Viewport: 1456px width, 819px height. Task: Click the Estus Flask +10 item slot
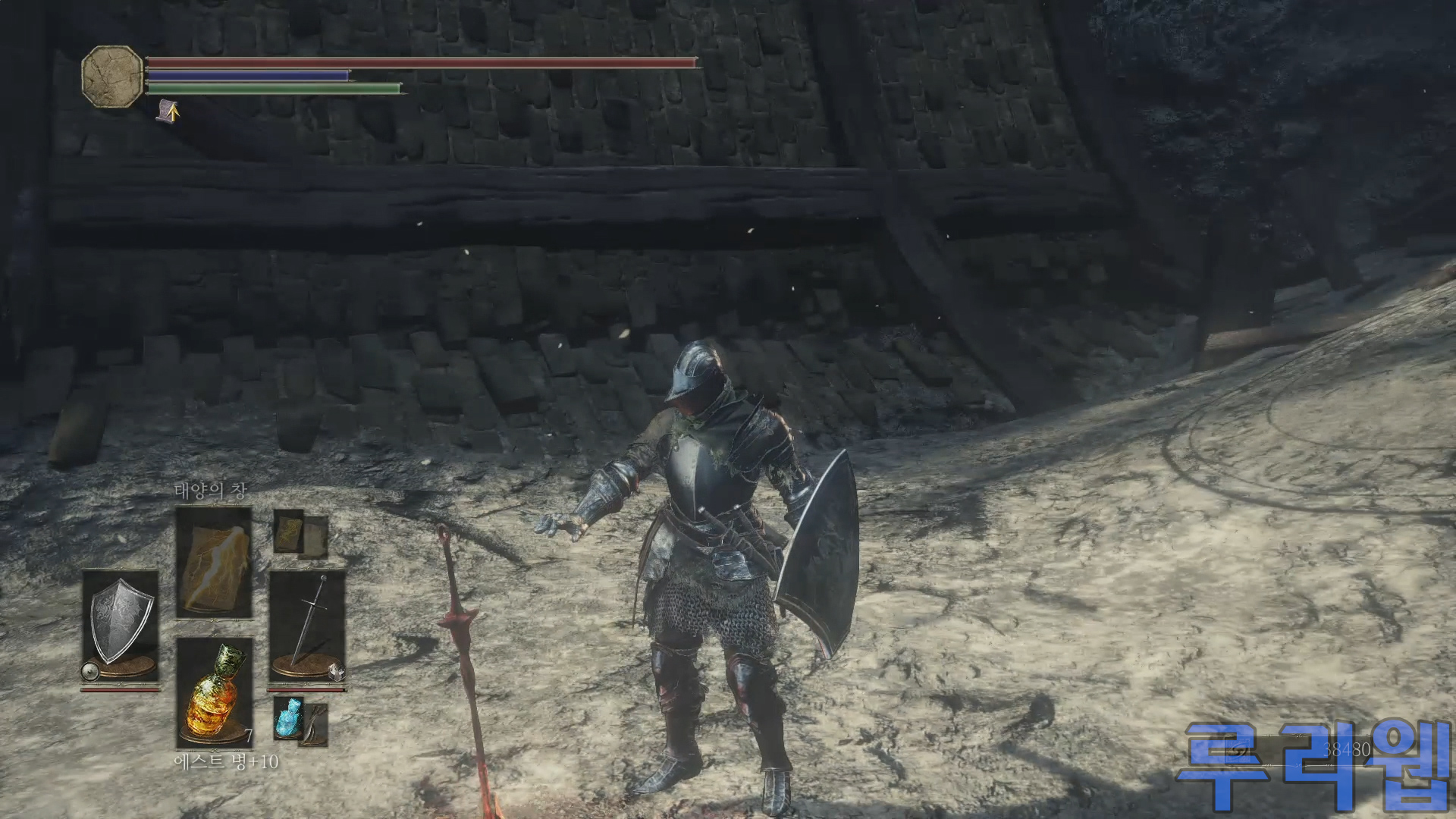tap(214, 692)
